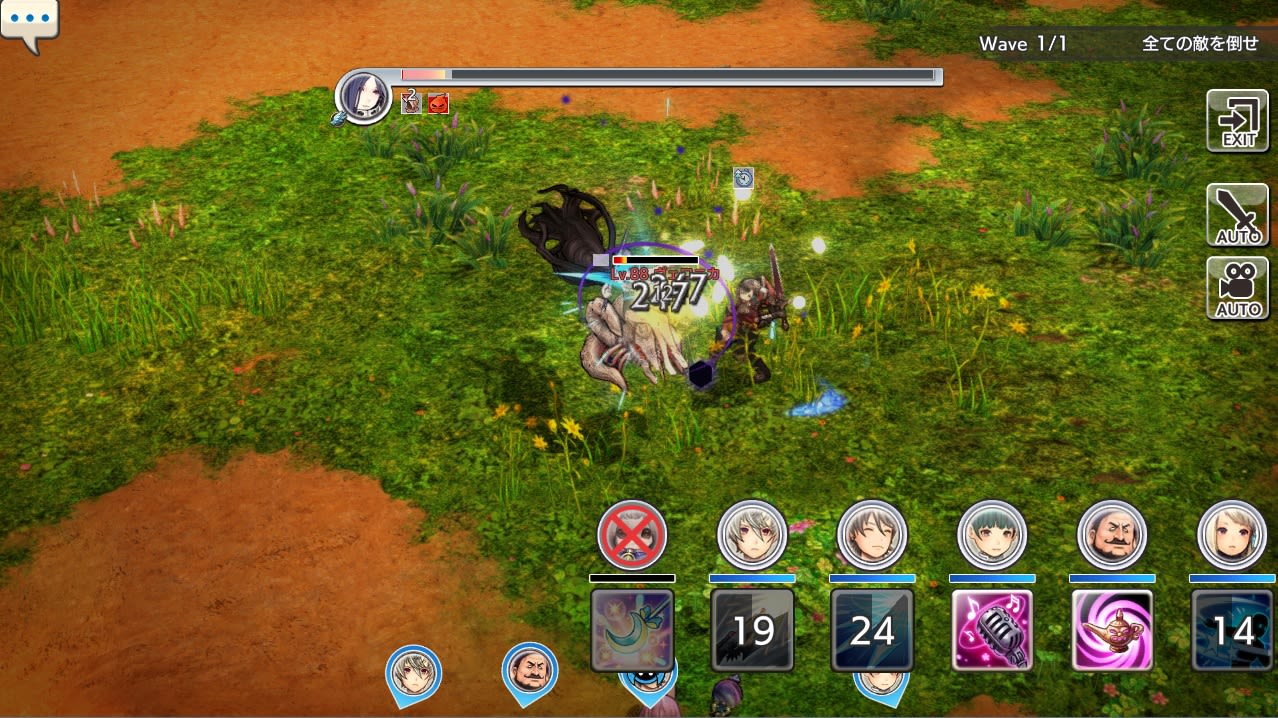Screen dimensions: 1278x718
Task: Pick the green-haired character portrait
Action: click(x=992, y=536)
